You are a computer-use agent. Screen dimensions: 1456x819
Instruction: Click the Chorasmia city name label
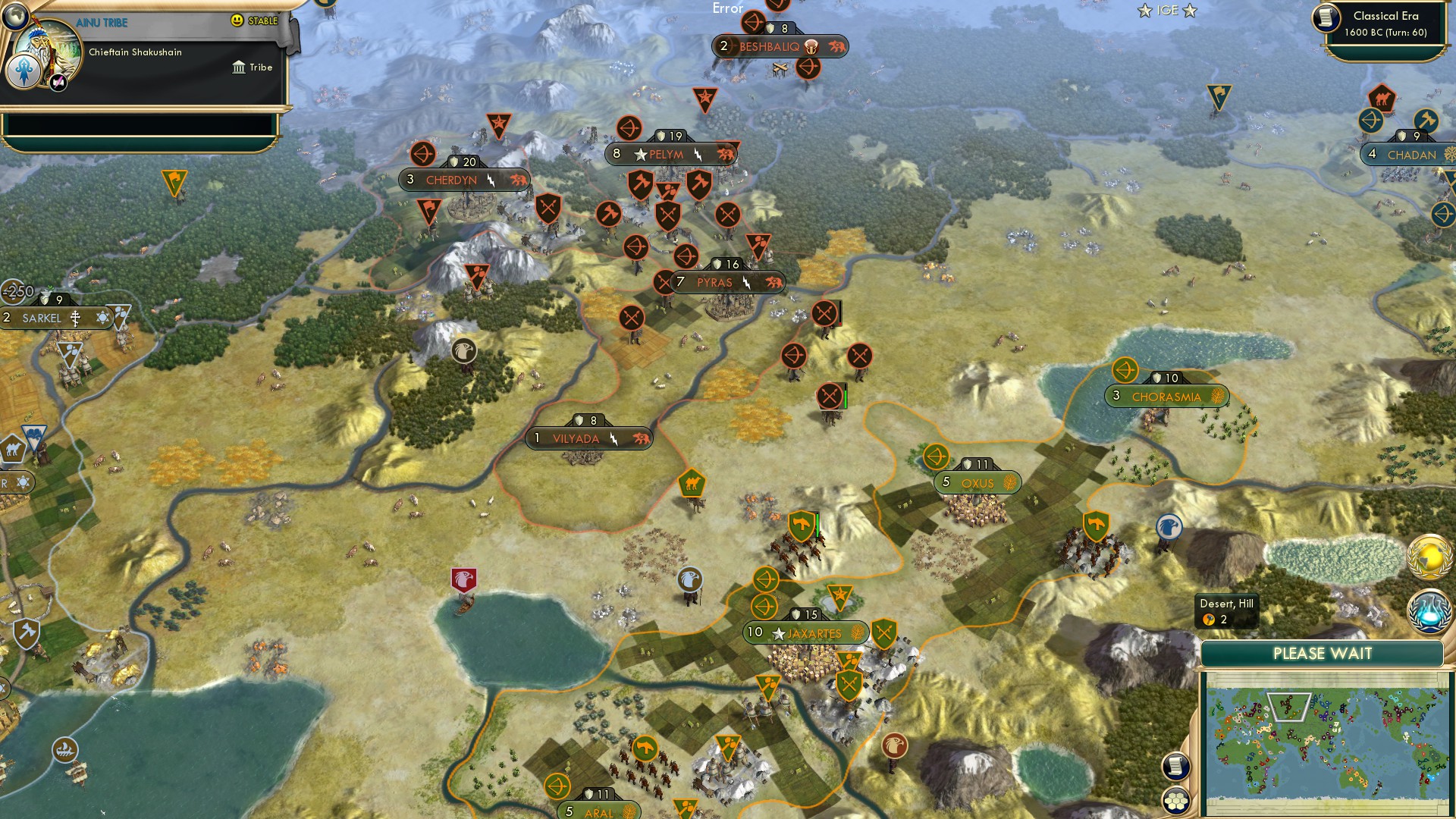click(x=1166, y=395)
